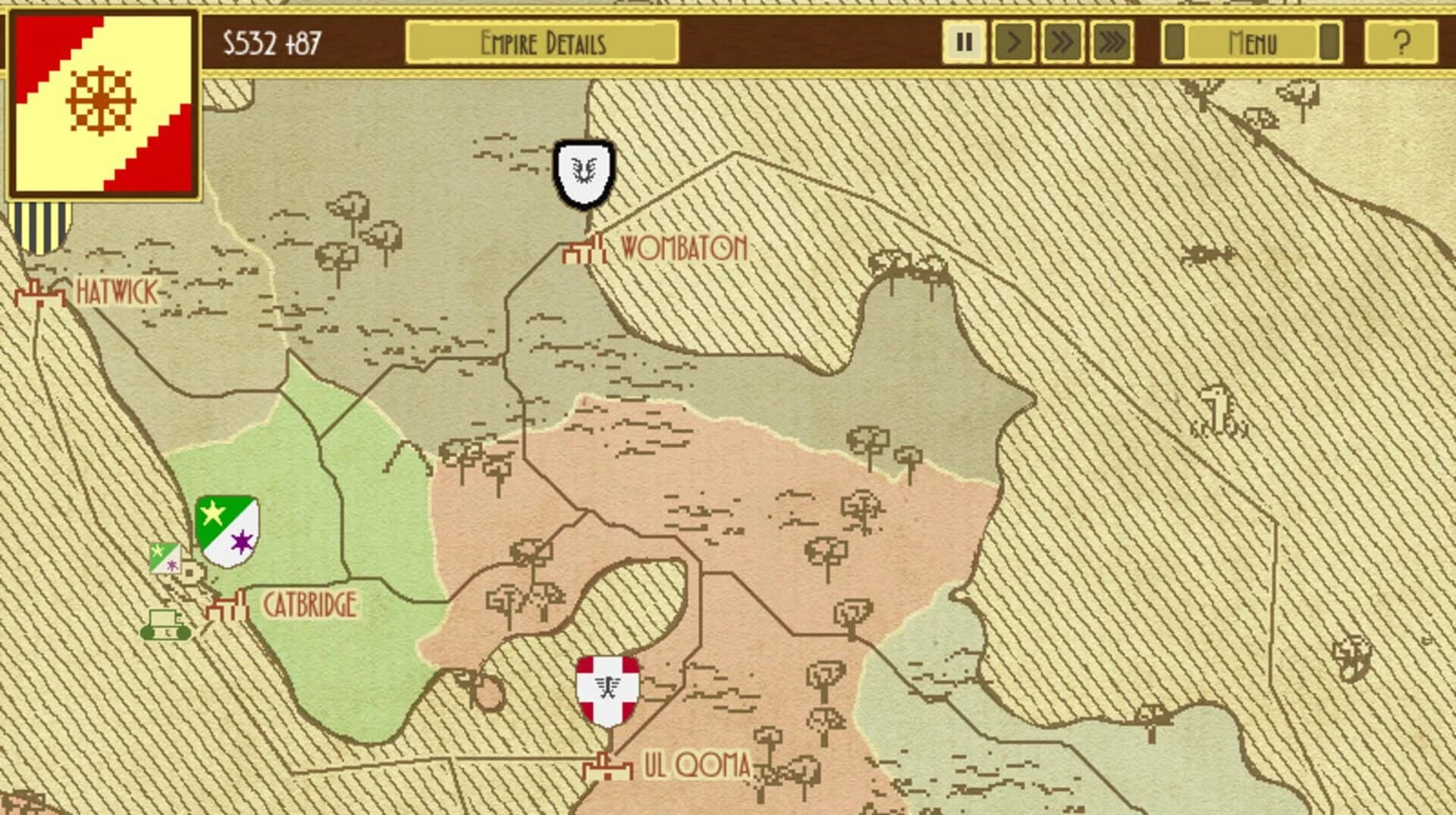This screenshot has height=815, width=1456.
Task: Select the white eagle shield above Wombaton
Action: pos(584,171)
